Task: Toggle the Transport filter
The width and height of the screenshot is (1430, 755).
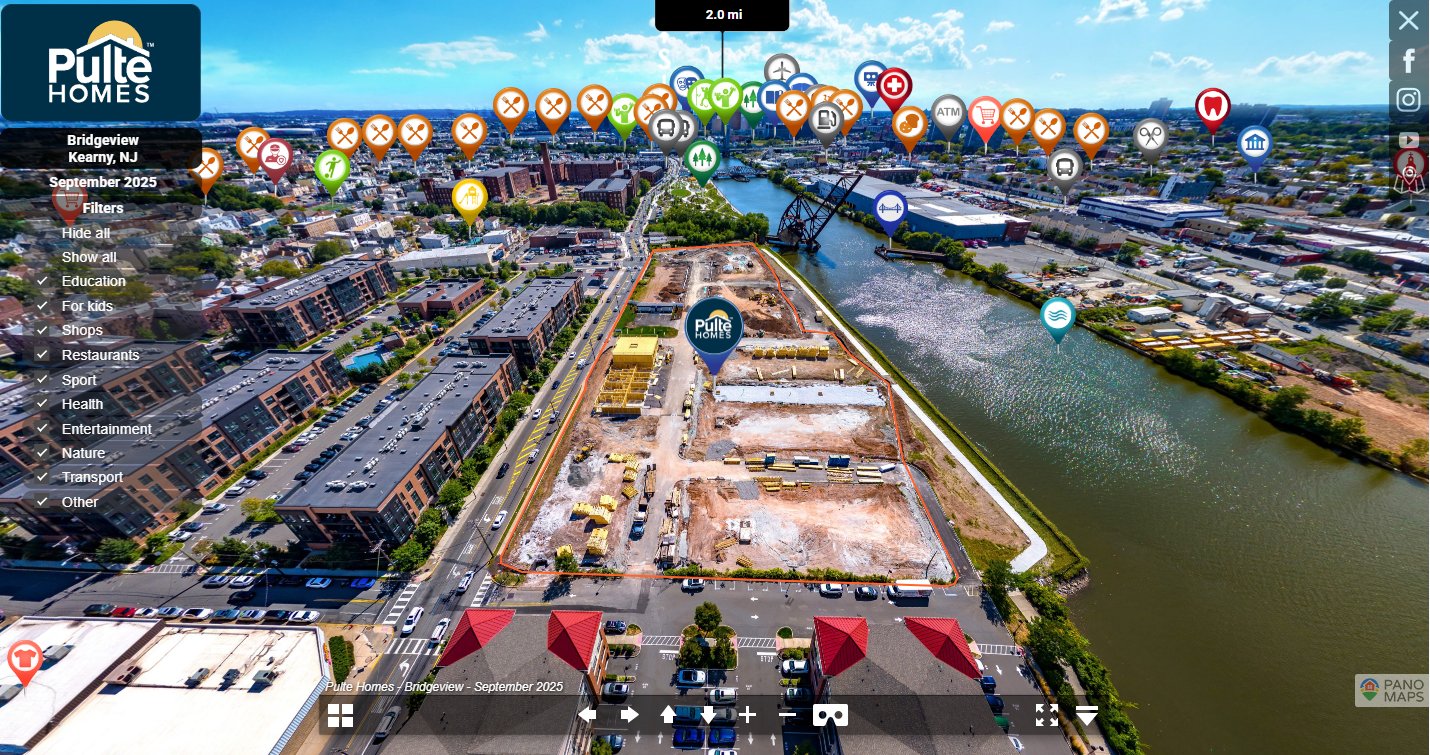Action: [x=92, y=477]
